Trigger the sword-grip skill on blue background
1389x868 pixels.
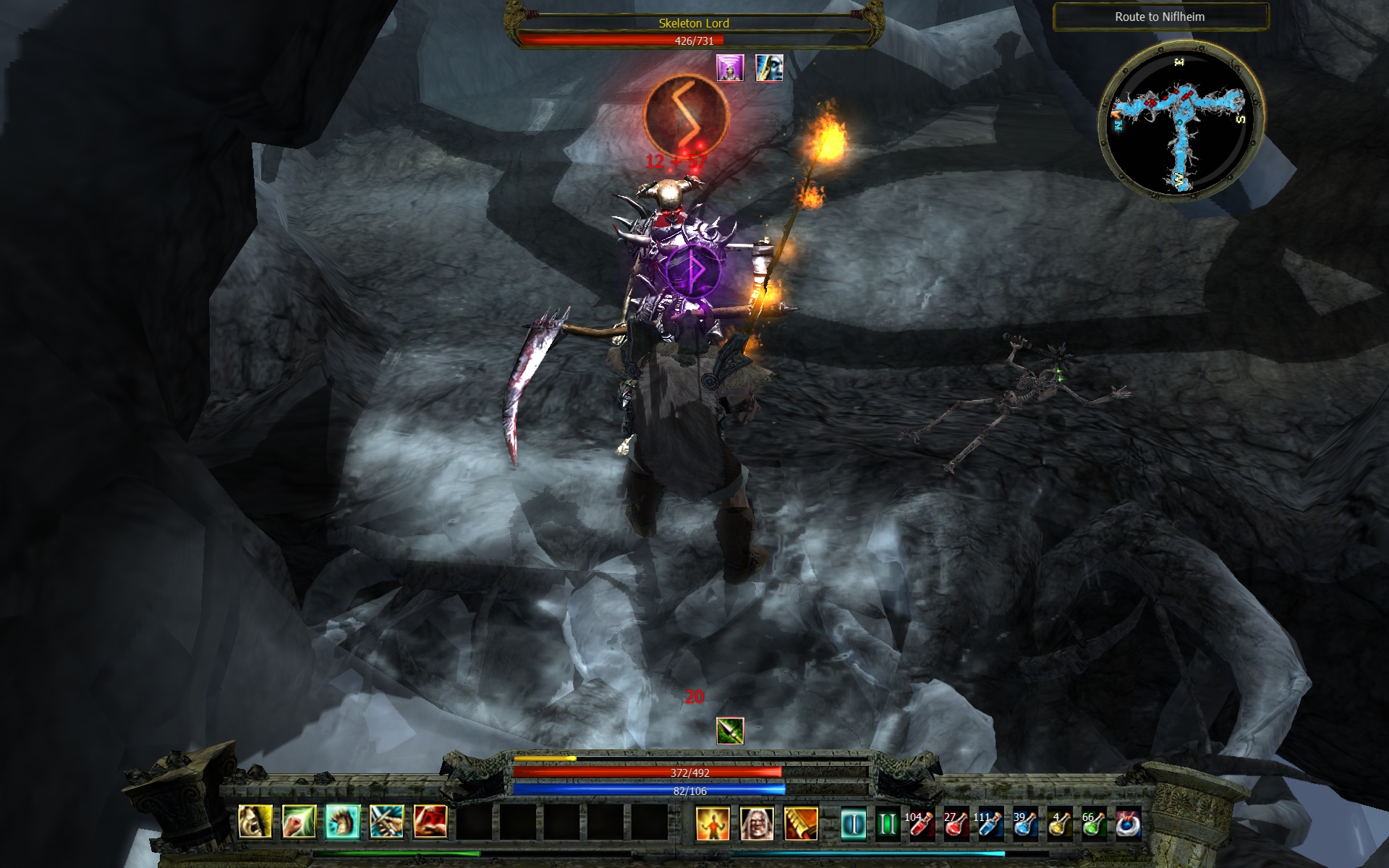point(386,822)
